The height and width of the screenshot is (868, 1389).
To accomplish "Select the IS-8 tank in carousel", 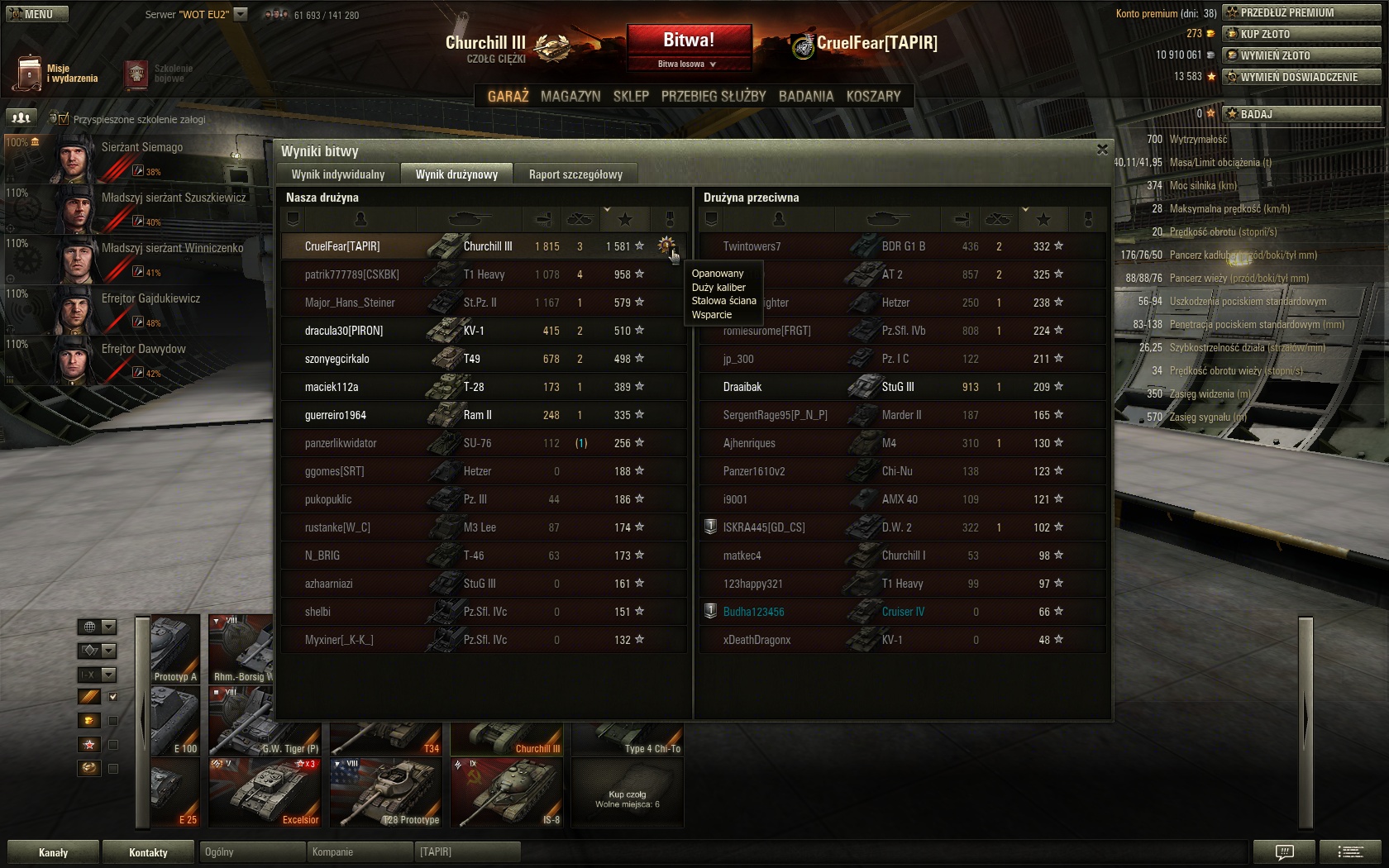I will pyautogui.click(x=507, y=792).
